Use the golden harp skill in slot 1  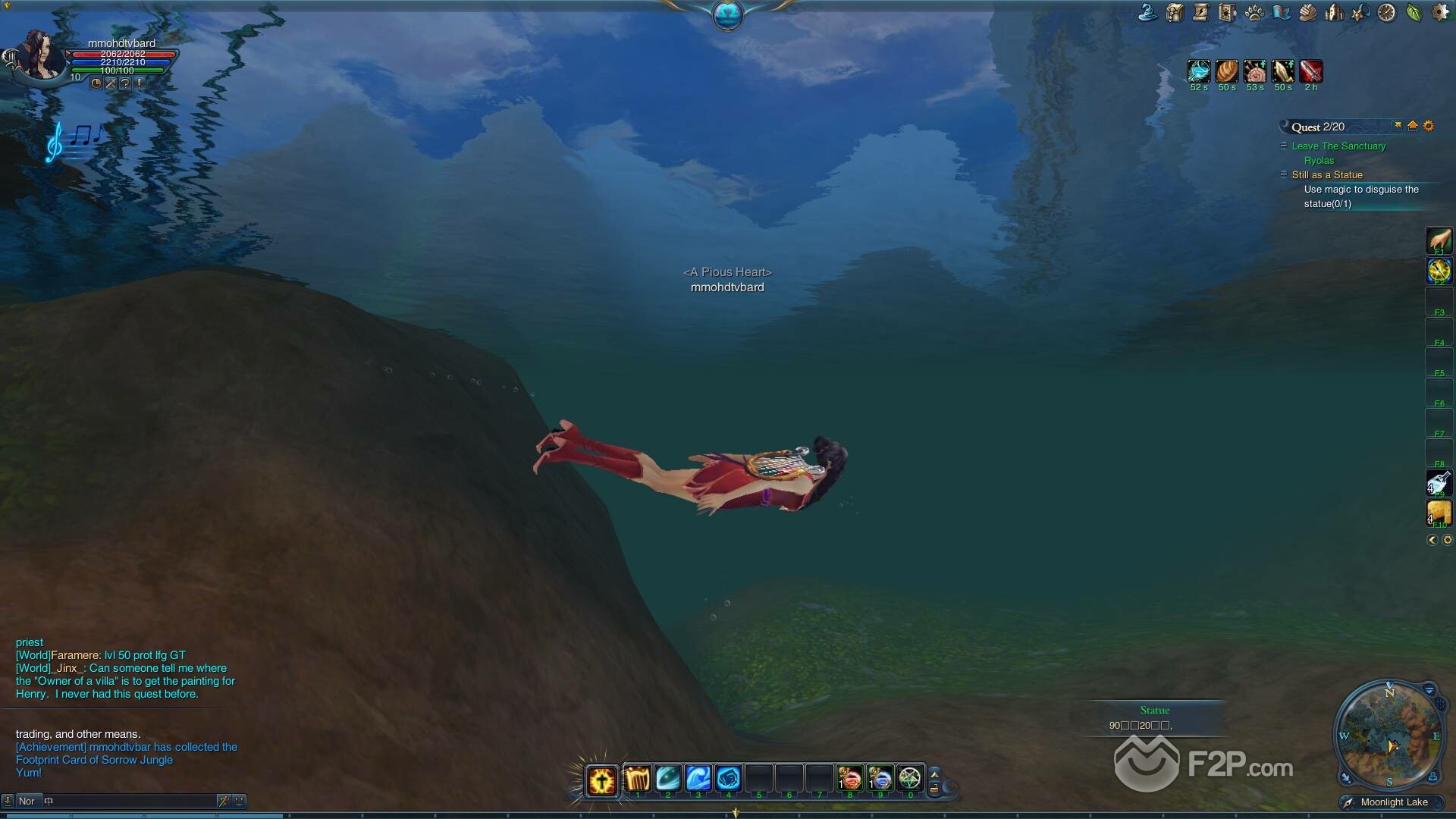coord(638,778)
